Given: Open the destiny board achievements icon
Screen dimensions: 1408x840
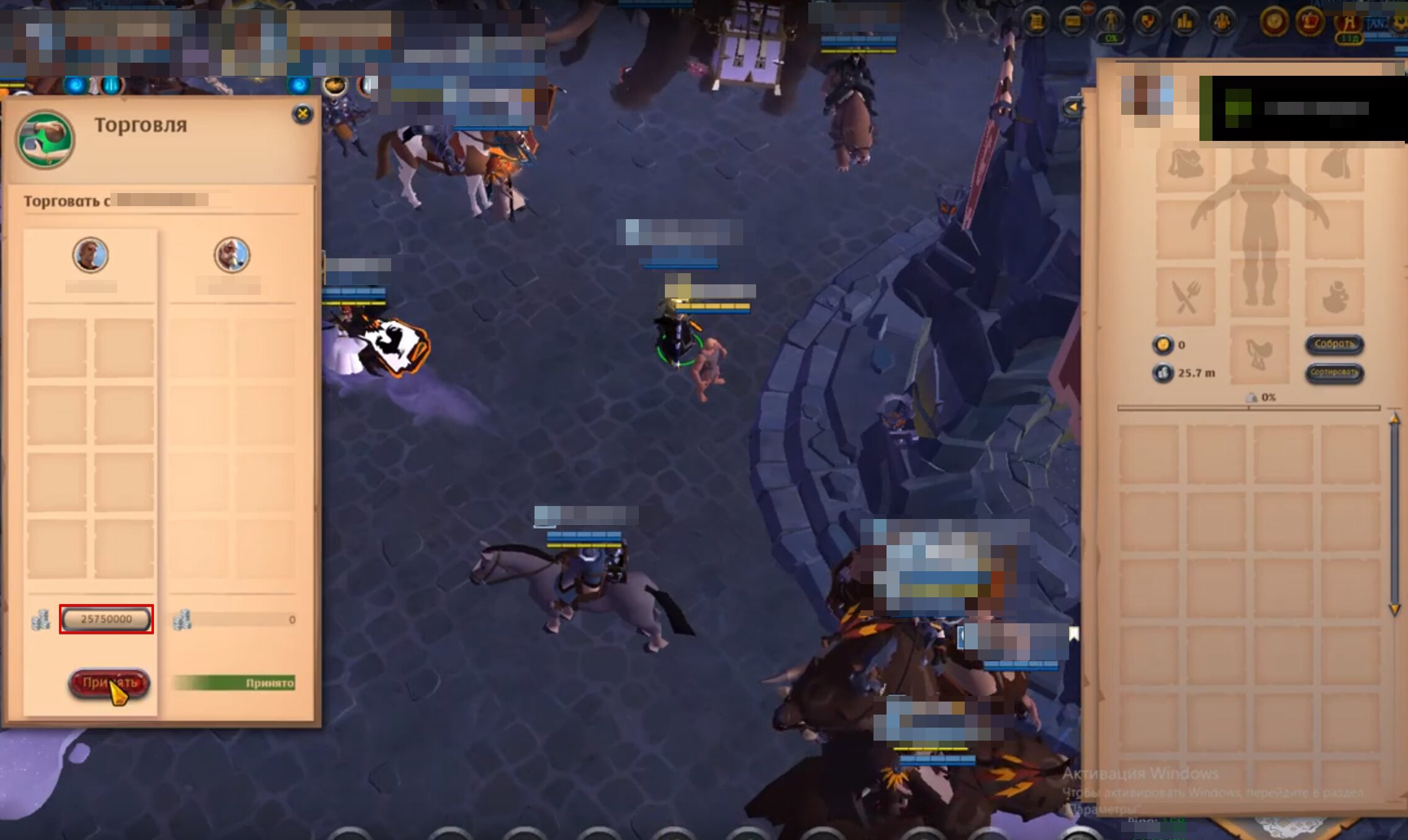Looking at the screenshot, I should tap(1149, 20).
